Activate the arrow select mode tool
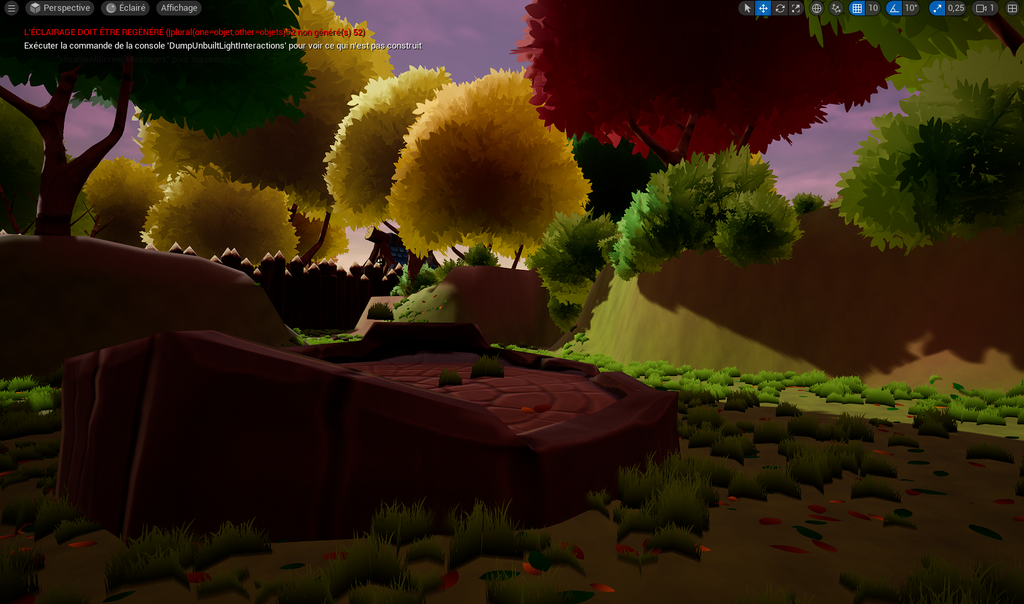 click(747, 8)
